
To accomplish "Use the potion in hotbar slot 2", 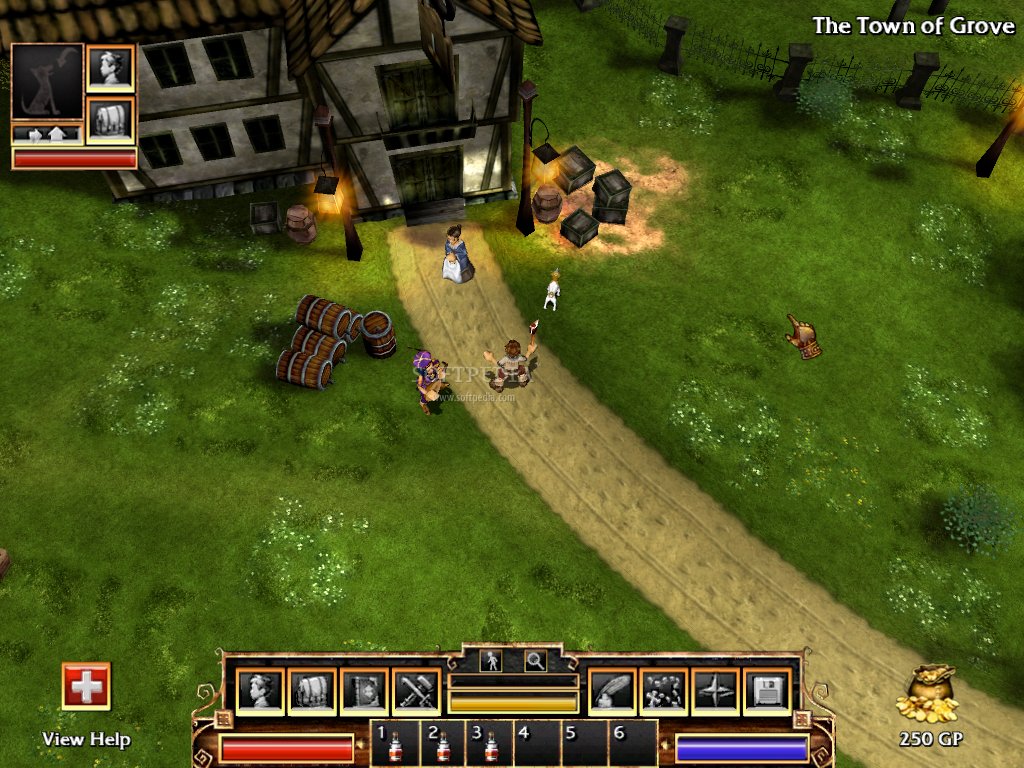I will (443, 745).
